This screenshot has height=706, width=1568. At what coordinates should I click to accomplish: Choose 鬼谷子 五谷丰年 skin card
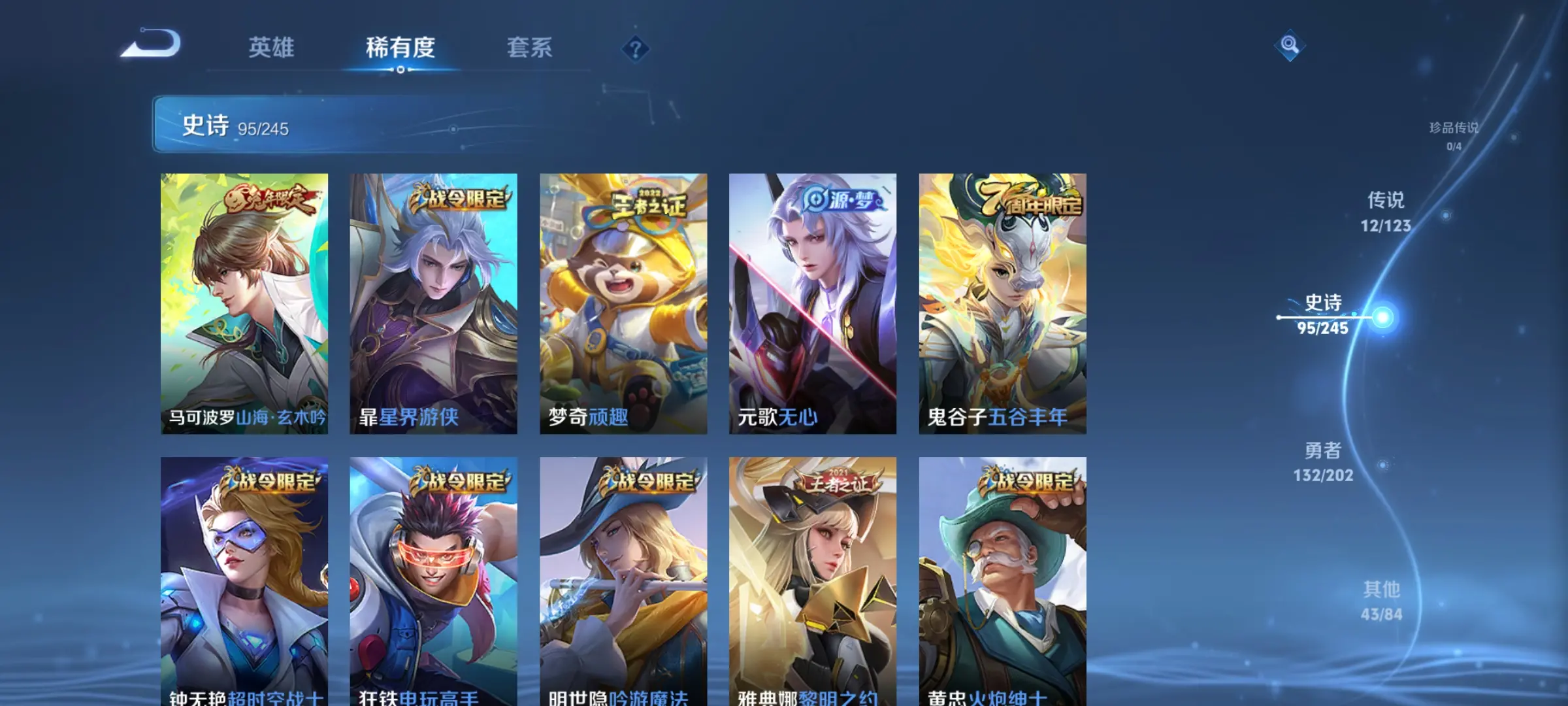(x=1002, y=303)
